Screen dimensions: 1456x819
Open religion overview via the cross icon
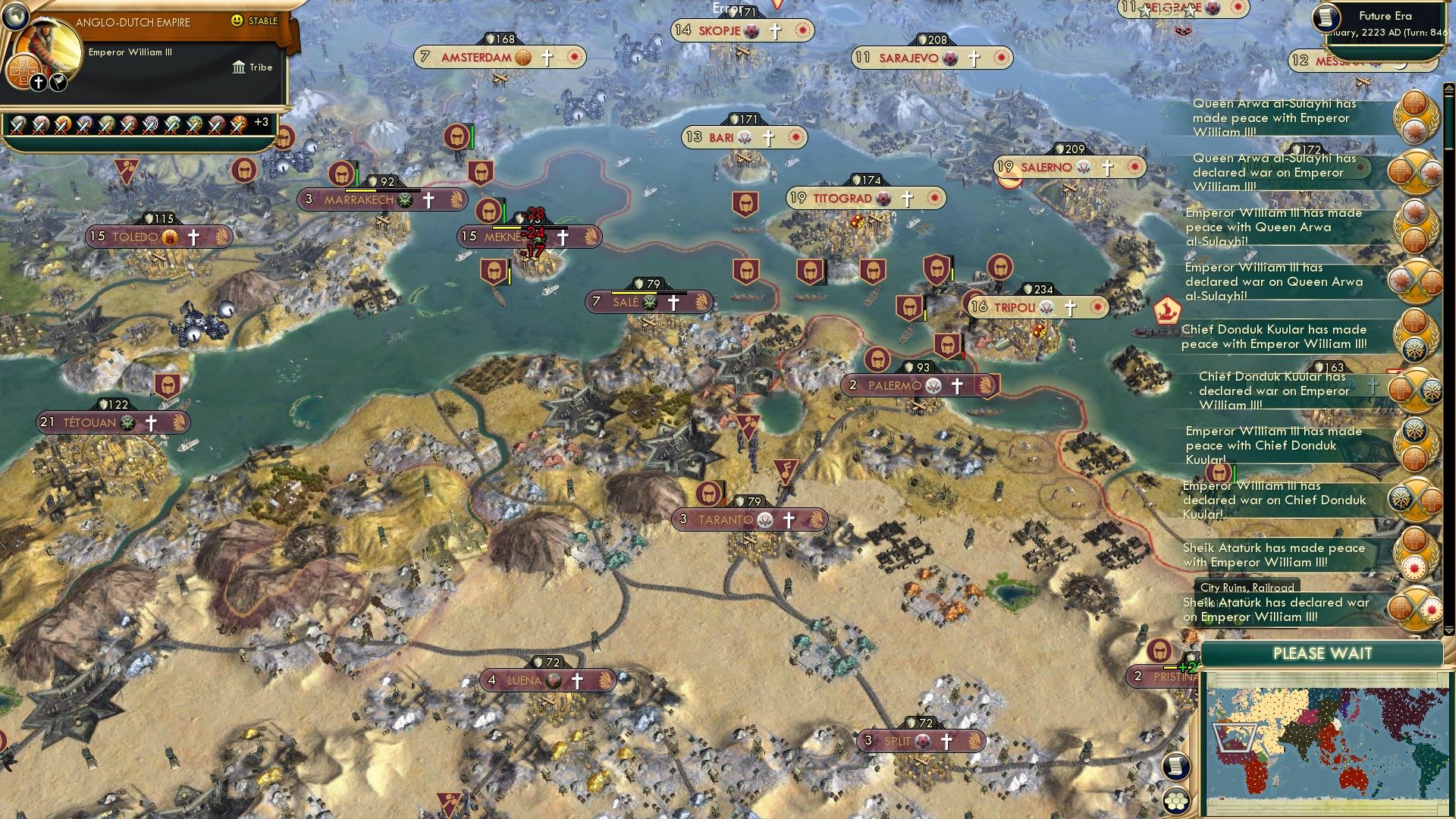click(37, 82)
